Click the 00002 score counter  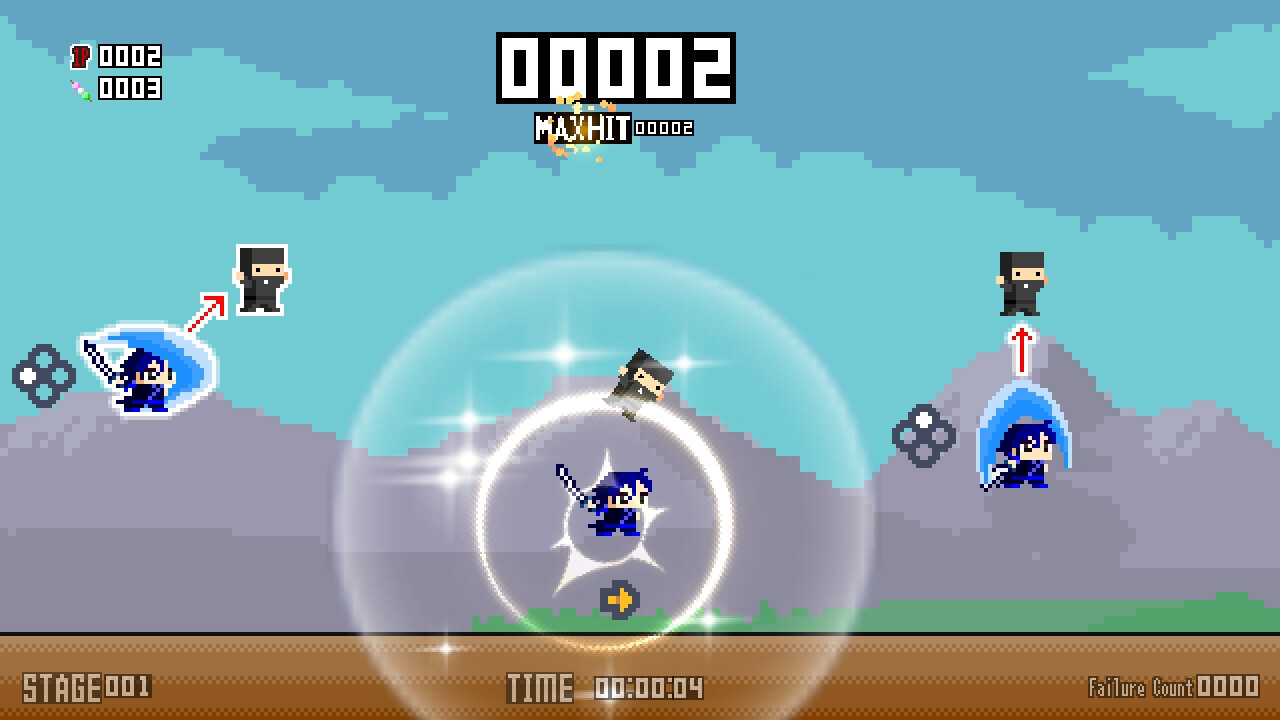[x=616, y=67]
